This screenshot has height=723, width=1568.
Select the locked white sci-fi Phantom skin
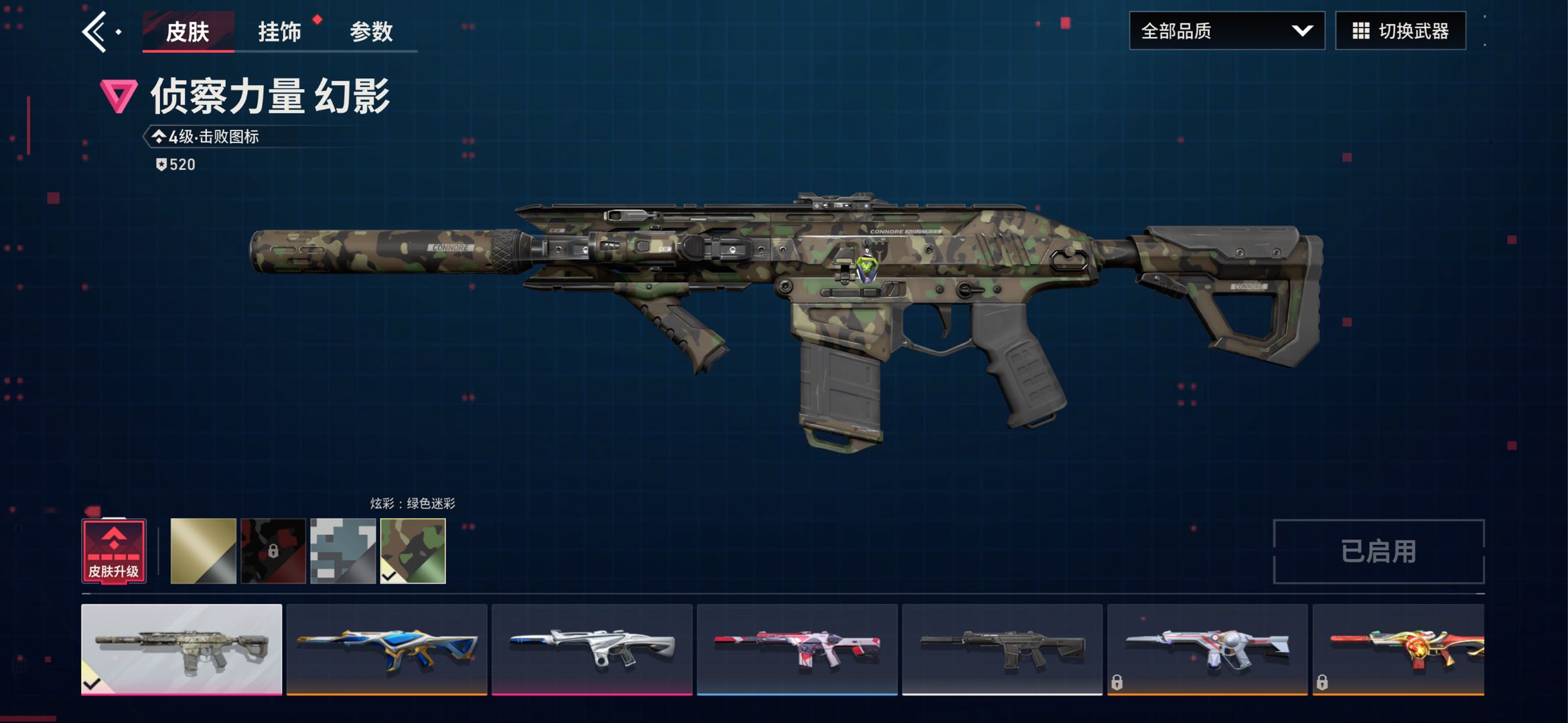(x=1207, y=649)
